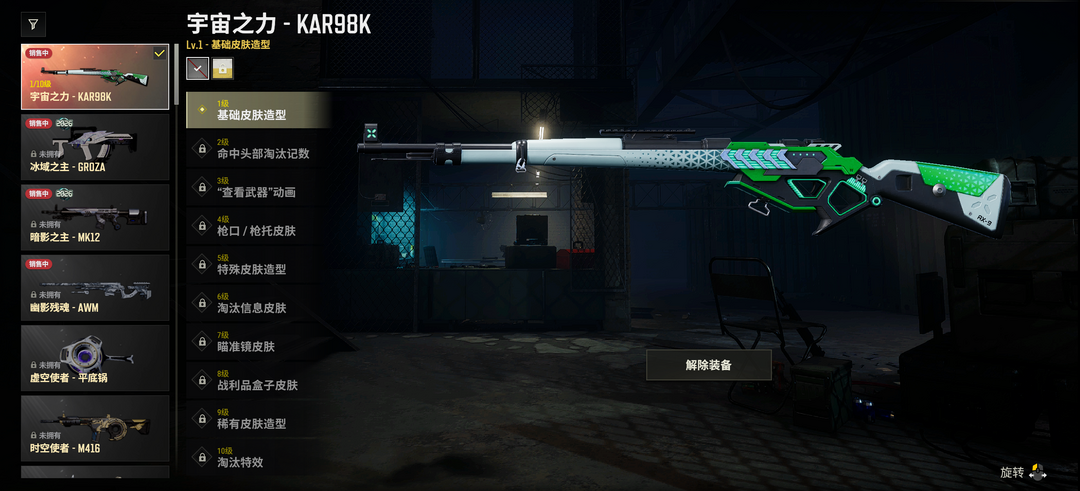This screenshot has height=491, width=1080.
Task: Choose the 冰域之主 - GROZA skin
Action: [x=95, y=147]
